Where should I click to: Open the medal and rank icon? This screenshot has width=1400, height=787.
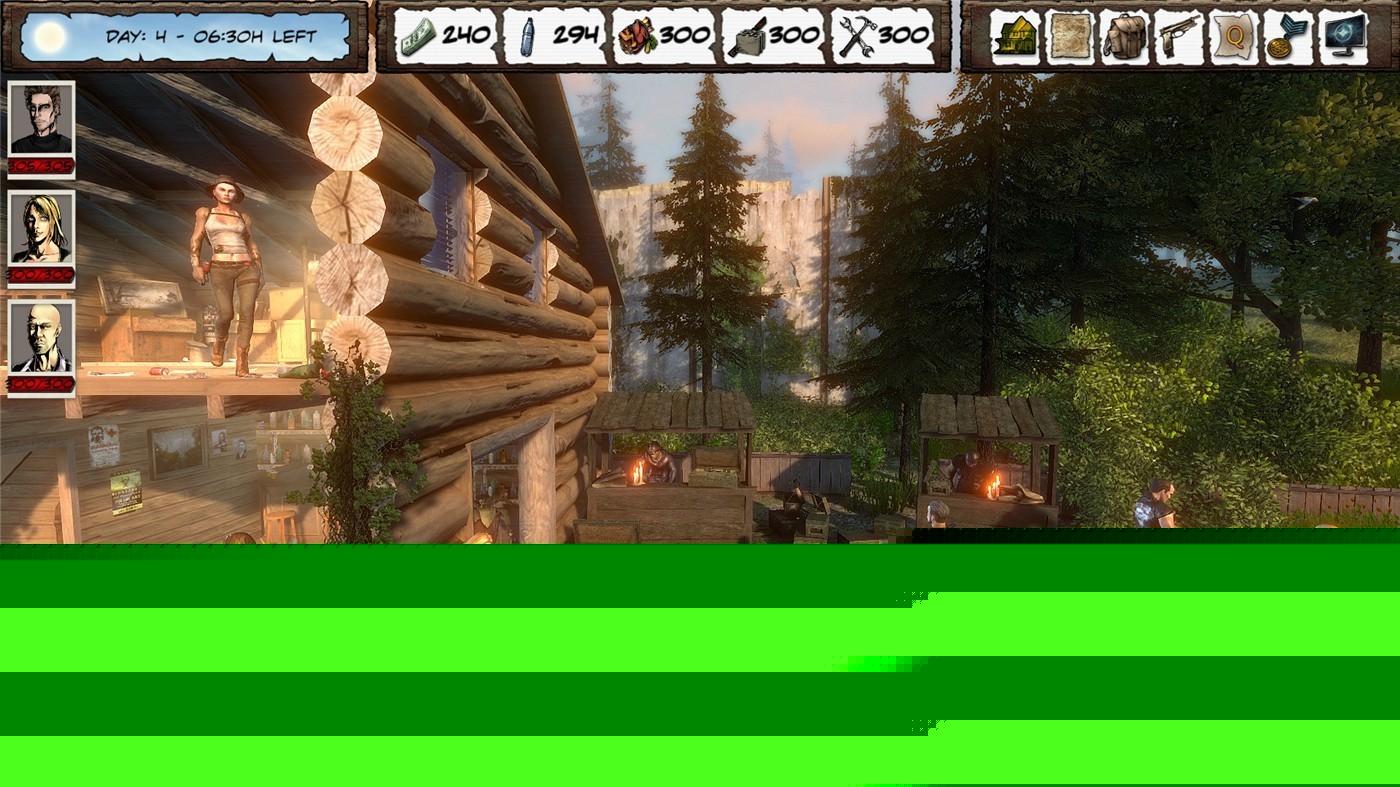(x=1288, y=38)
